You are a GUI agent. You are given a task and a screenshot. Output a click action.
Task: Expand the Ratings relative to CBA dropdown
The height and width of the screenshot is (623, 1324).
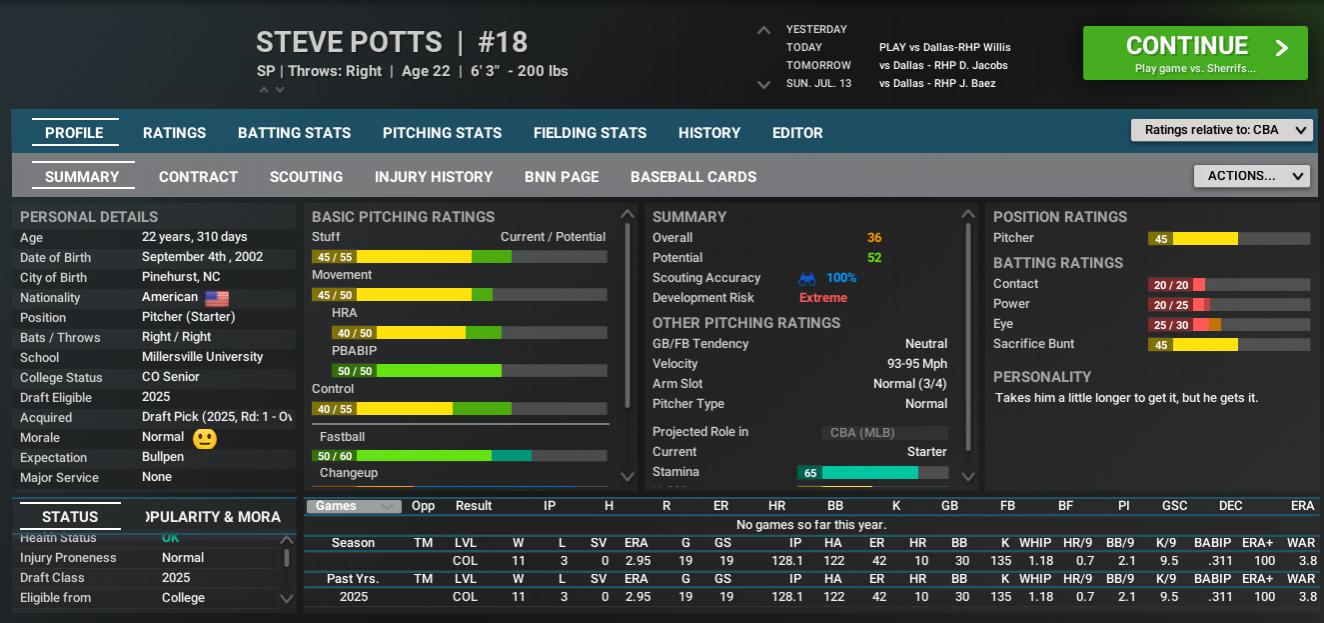[1221, 130]
